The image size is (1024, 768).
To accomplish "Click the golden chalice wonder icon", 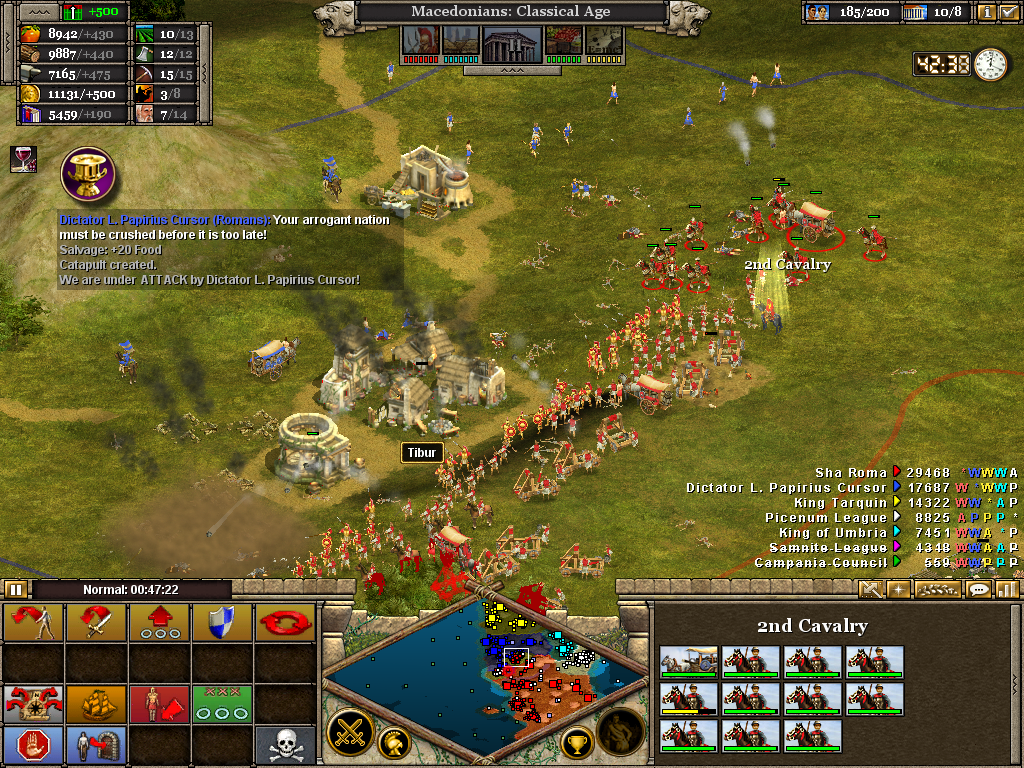I will [88, 173].
